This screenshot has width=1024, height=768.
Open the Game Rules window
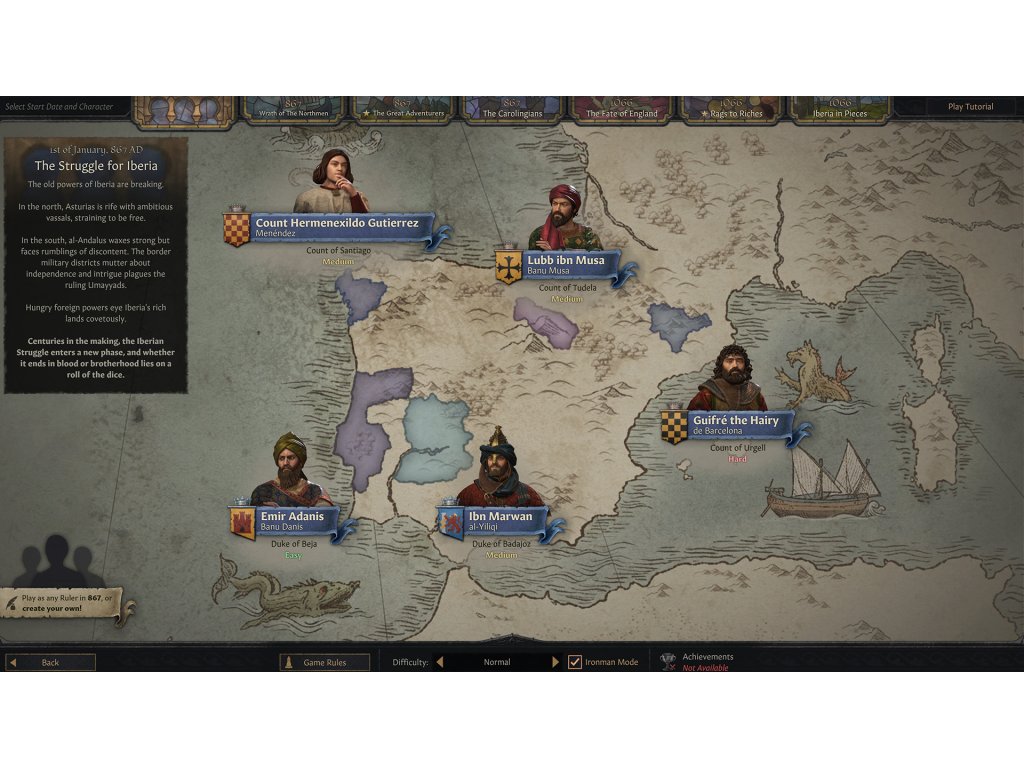pyautogui.click(x=325, y=662)
